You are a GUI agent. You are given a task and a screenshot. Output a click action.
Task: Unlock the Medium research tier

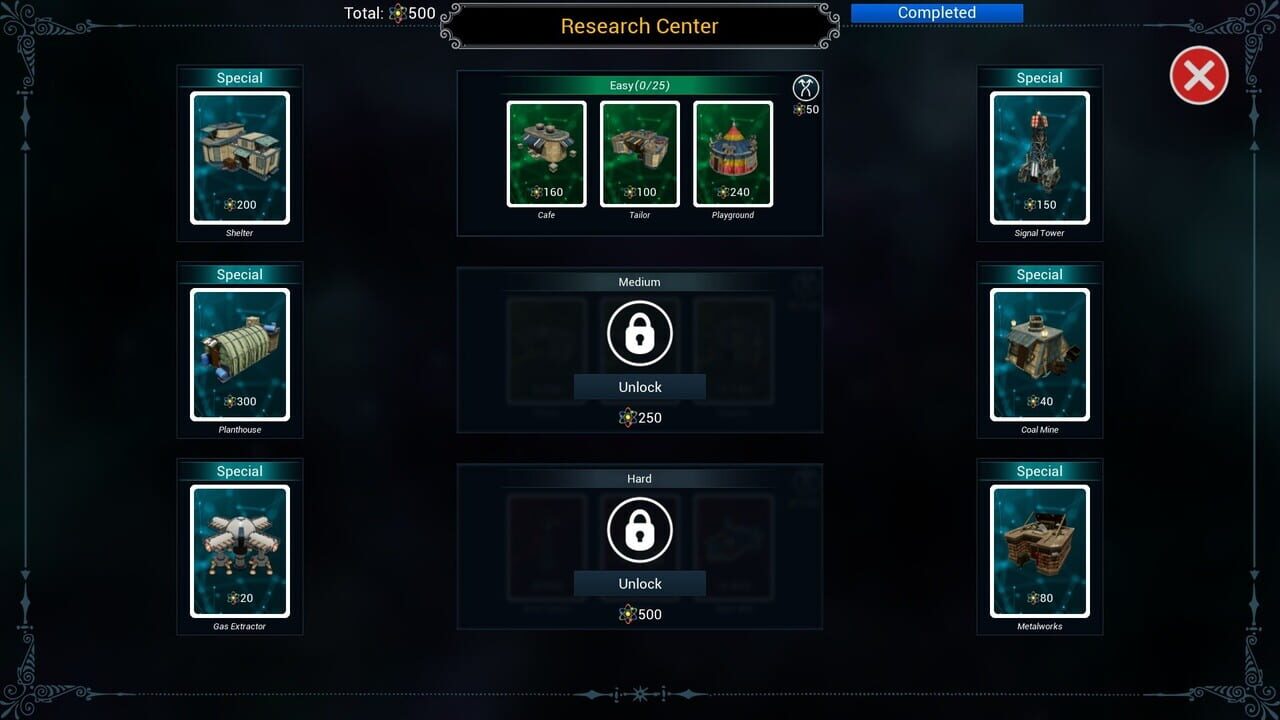pyautogui.click(x=640, y=387)
